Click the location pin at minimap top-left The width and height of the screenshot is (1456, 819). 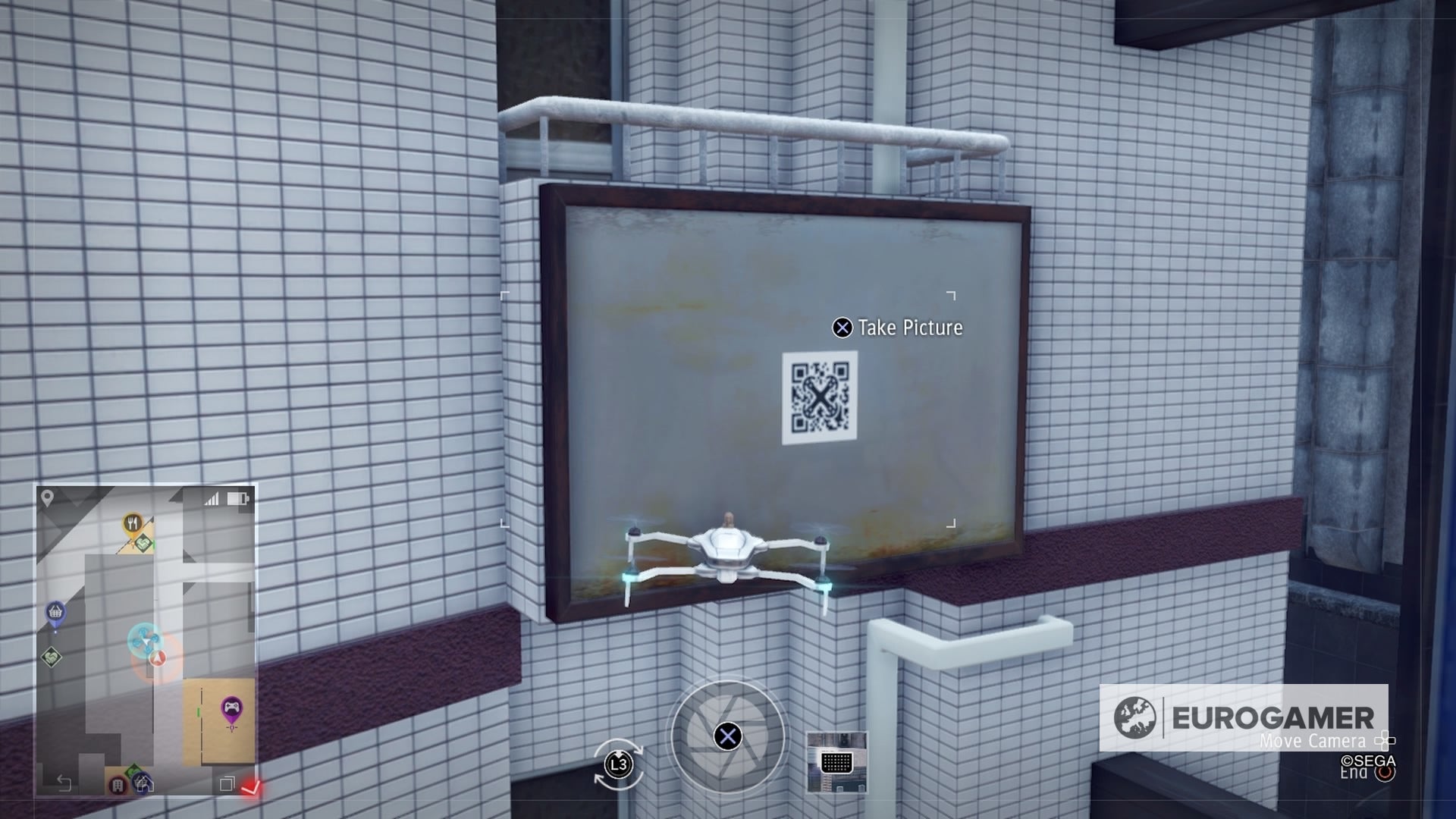click(46, 497)
